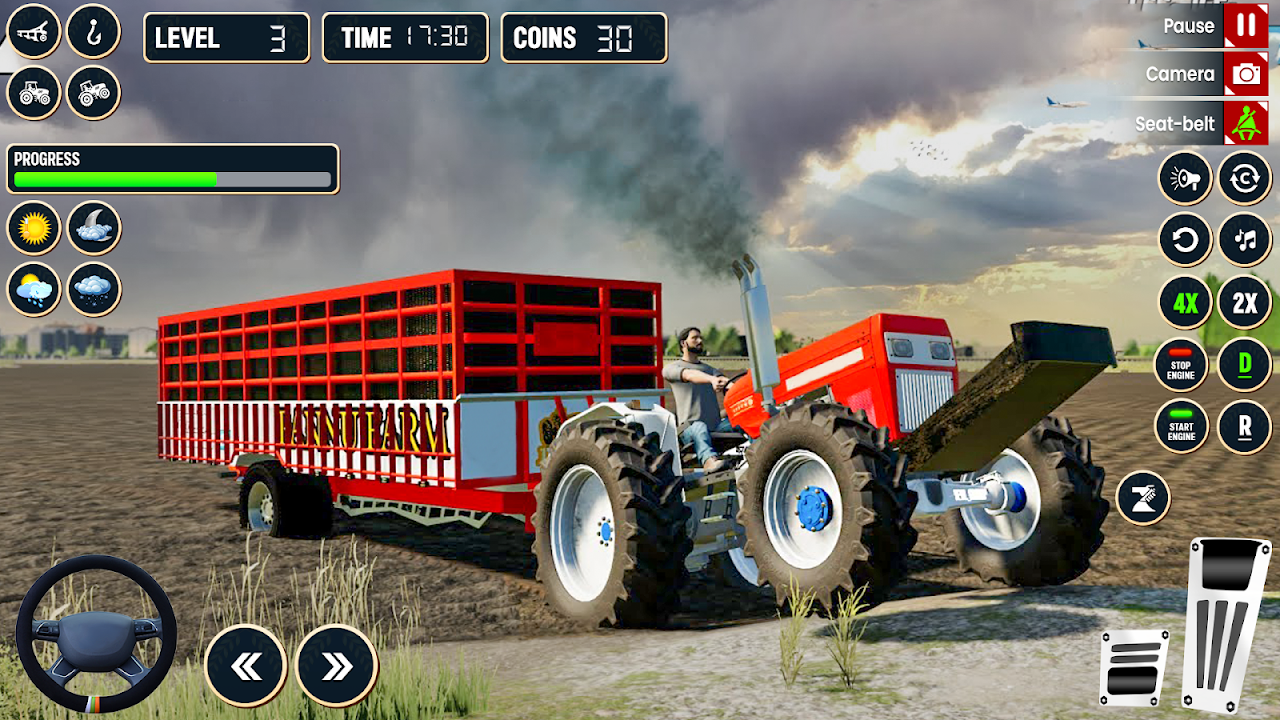Sound the megaphone horn
Image resolution: width=1280 pixels, height=720 pixels.
pyautogui.click(x=1185, y=179)
